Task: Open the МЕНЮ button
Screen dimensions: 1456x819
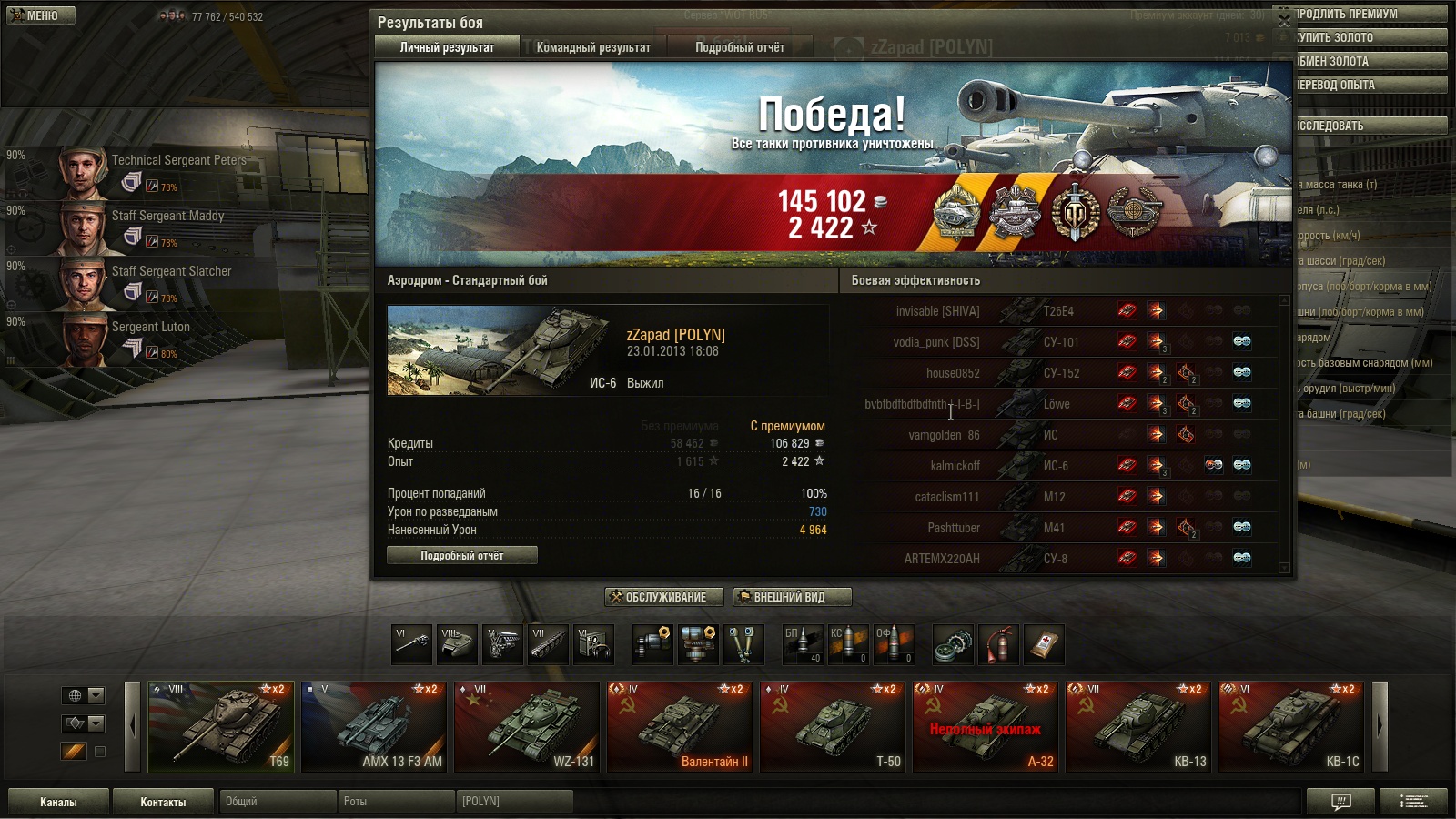Action: (x=41, y=15)
